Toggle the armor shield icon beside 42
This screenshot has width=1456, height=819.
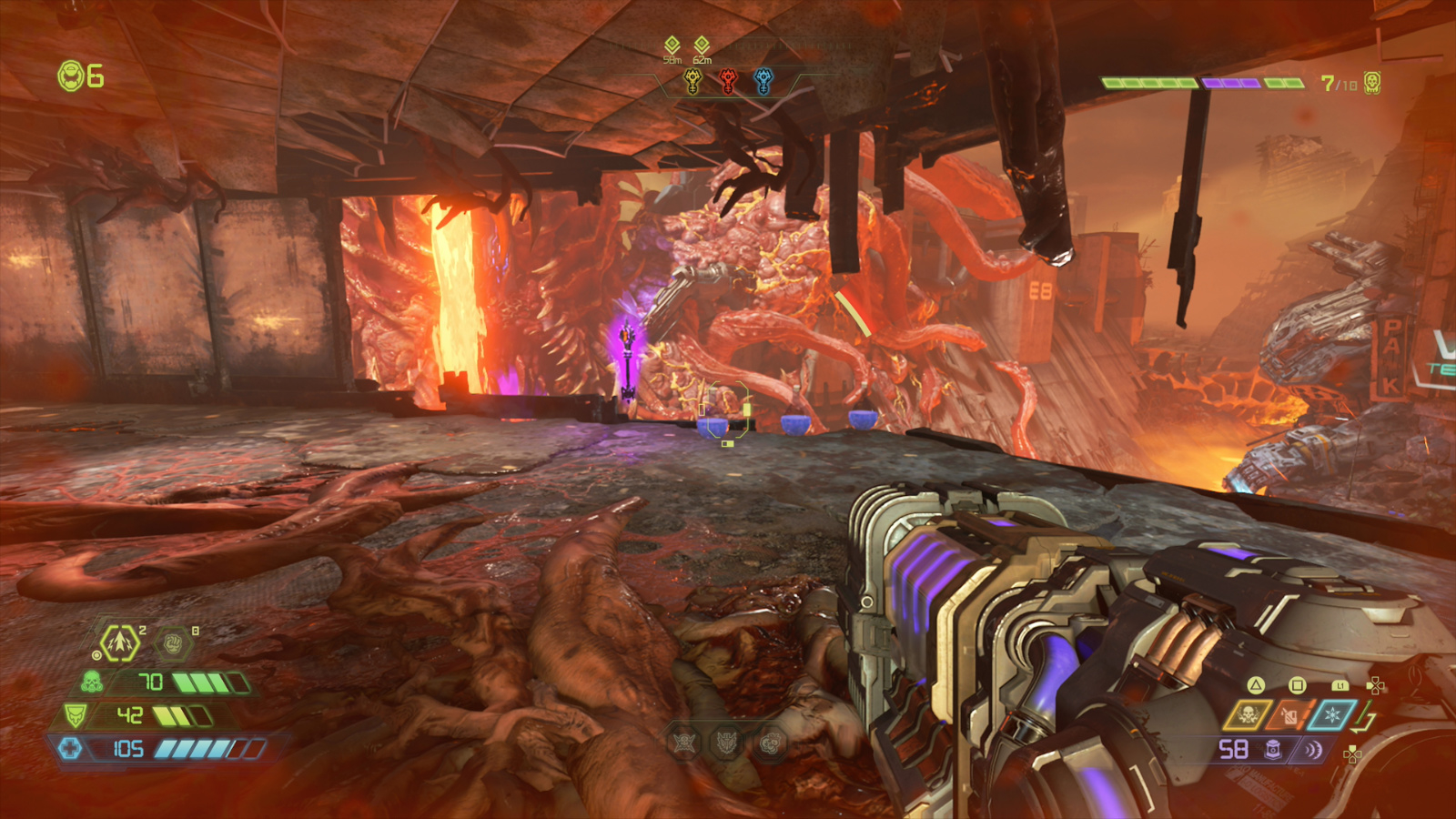(x=76, y=715)
